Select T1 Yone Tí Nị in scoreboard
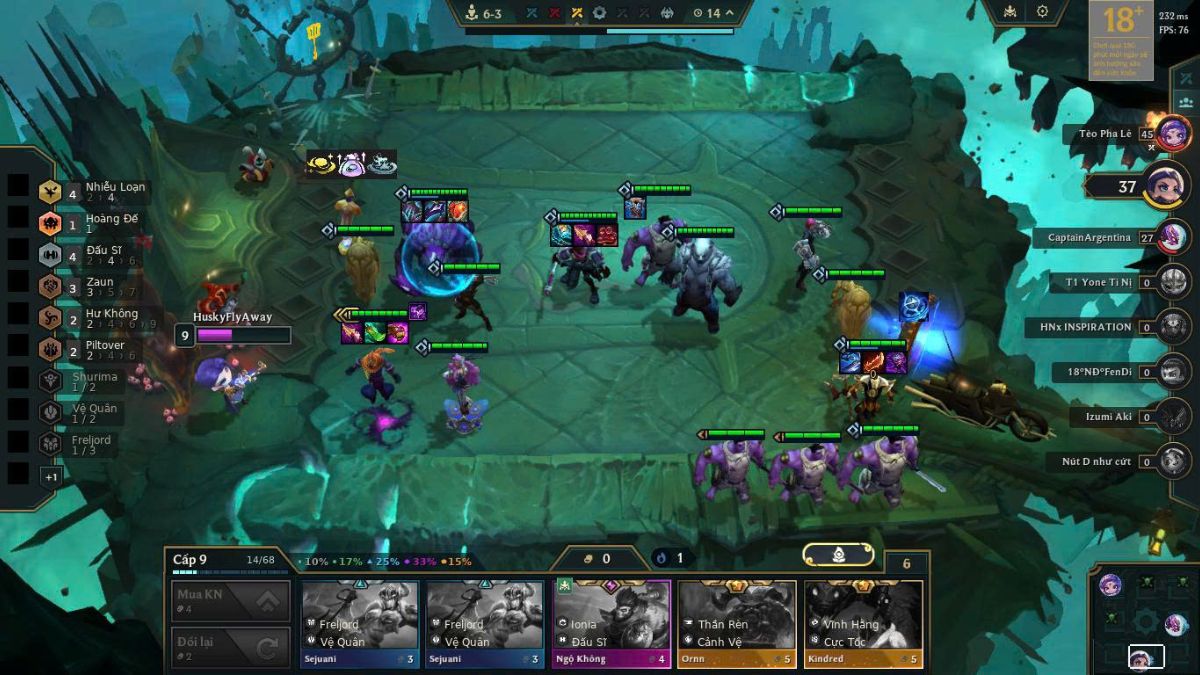The image size is (1200, 675). (1173, 282)
